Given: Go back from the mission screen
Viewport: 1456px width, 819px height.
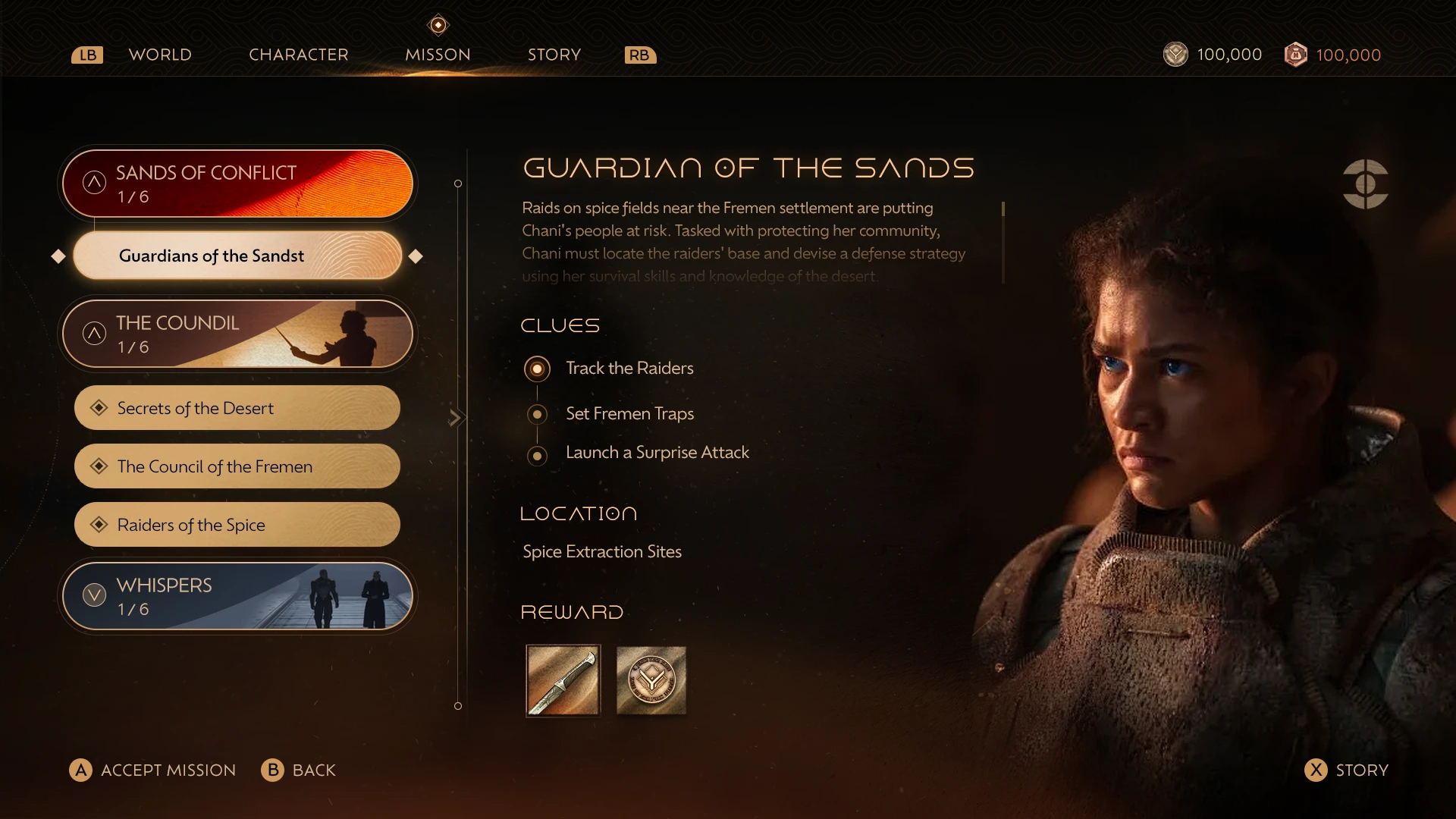Looking at the screenshot, I should (299, 770).
